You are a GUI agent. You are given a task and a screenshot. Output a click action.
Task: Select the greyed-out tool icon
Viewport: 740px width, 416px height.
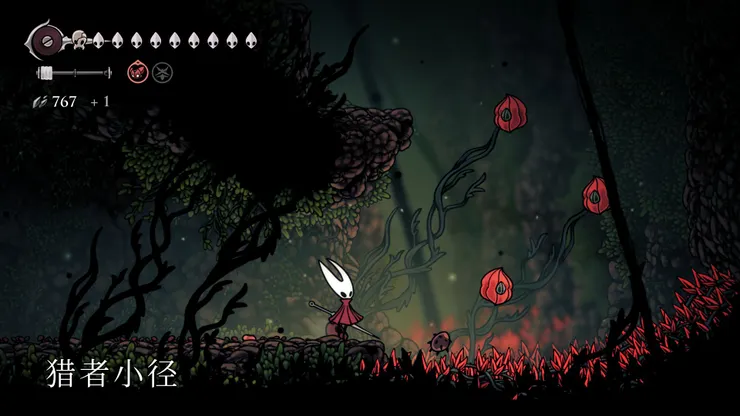tap(161, 72)
